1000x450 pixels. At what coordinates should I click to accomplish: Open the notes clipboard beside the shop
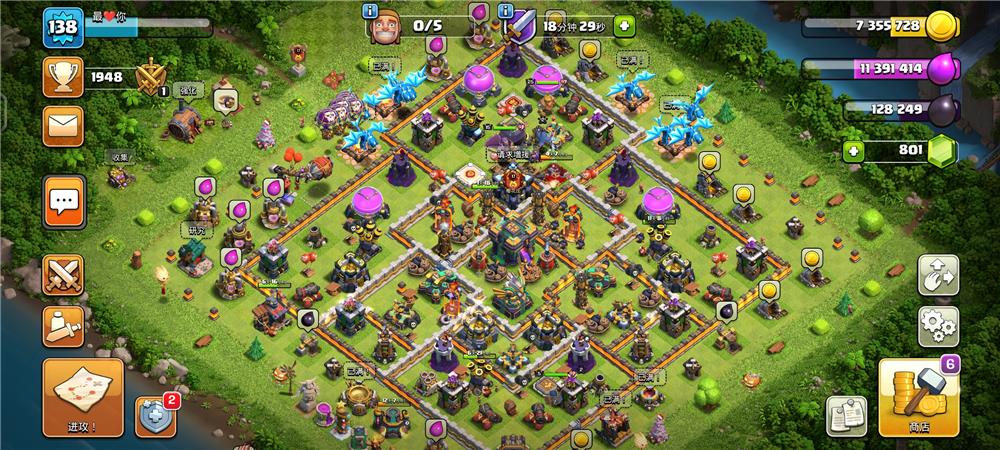[845, 415]
